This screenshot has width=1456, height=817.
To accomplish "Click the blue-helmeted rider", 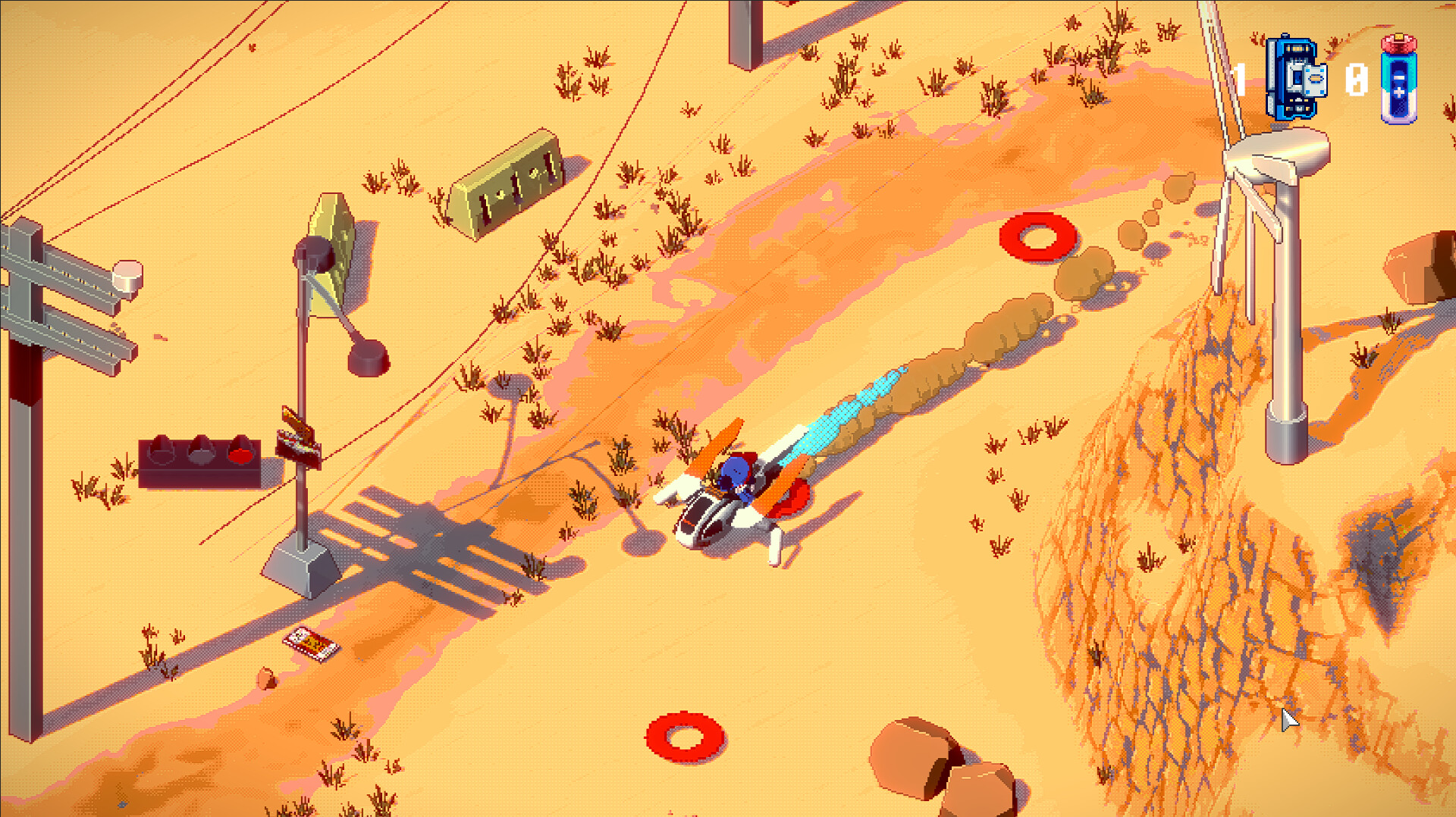I will pyautogui.click(x=737, y=470).
